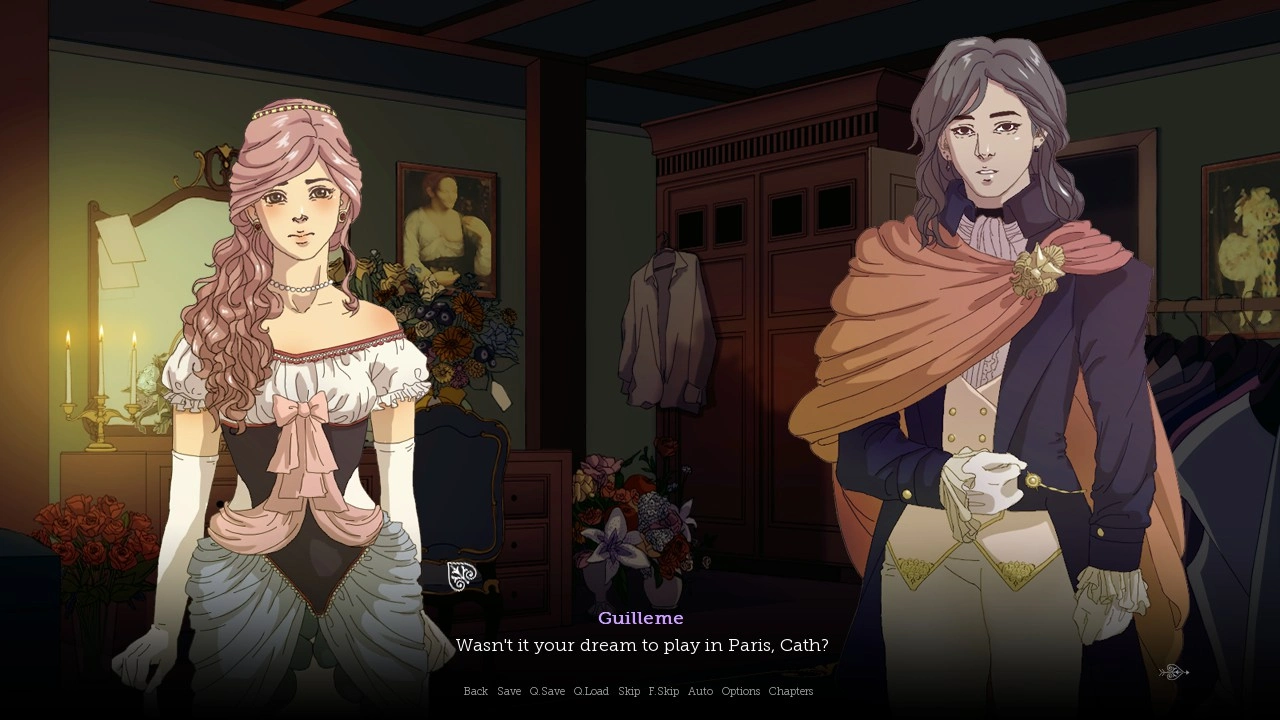This screenshot has width=1280, height=720.
Task: Open the Save menu
Action: (x=509, y=691)
